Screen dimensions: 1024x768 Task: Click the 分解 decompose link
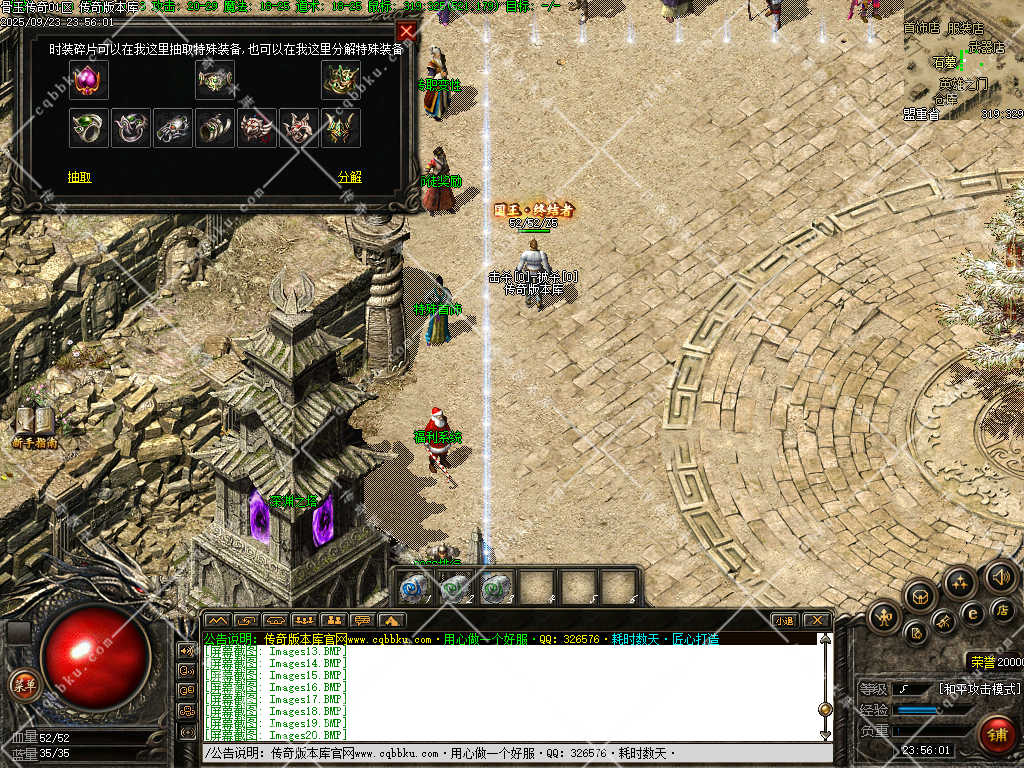[x=350, y=177]
